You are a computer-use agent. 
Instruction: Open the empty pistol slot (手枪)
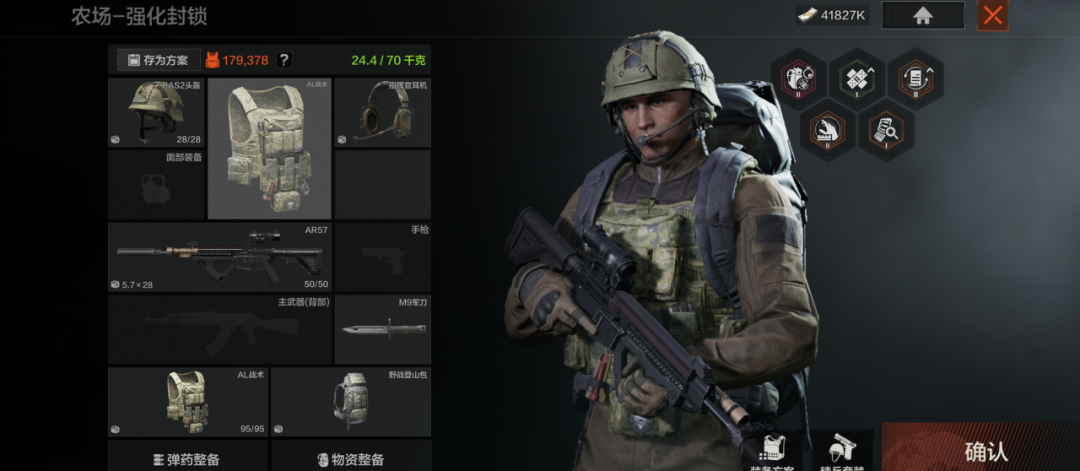coord(383,257)
